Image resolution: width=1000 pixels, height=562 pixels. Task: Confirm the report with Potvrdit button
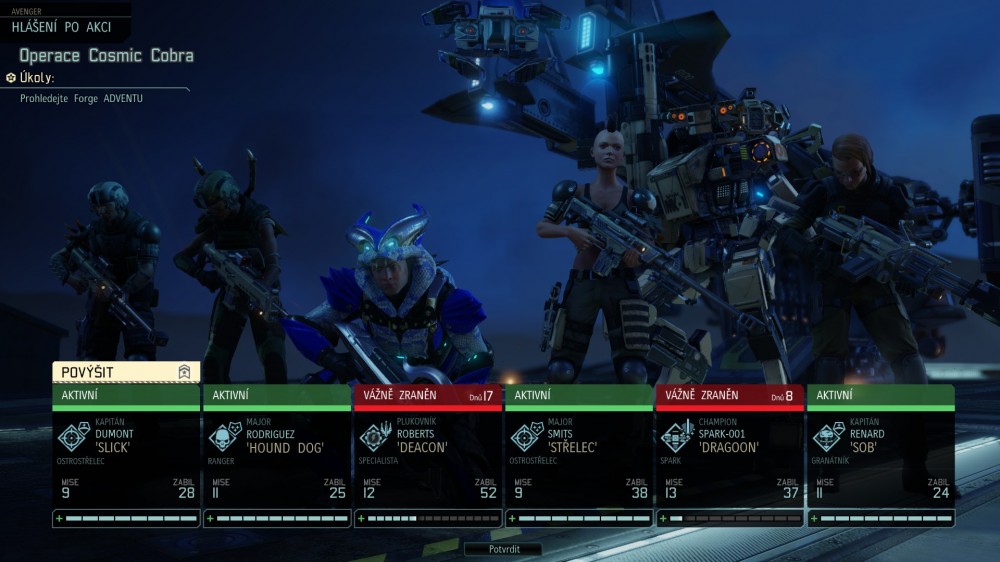pos(504,549)
